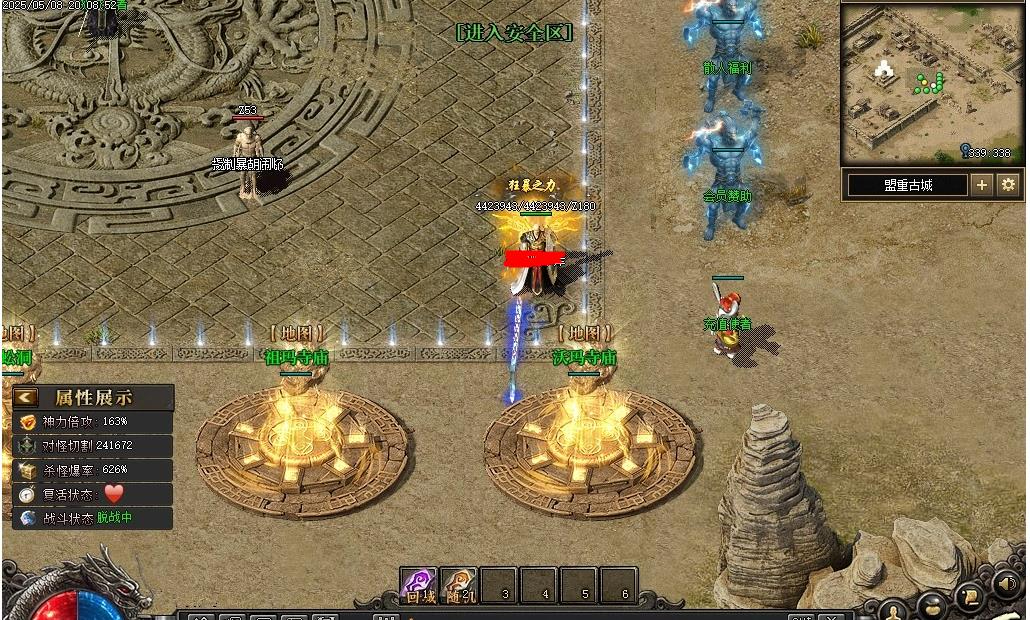The image size is (1030, 620).
Task: Toggle the speaker sound button
Action: pyautogui.click(x=1006, y=582)
